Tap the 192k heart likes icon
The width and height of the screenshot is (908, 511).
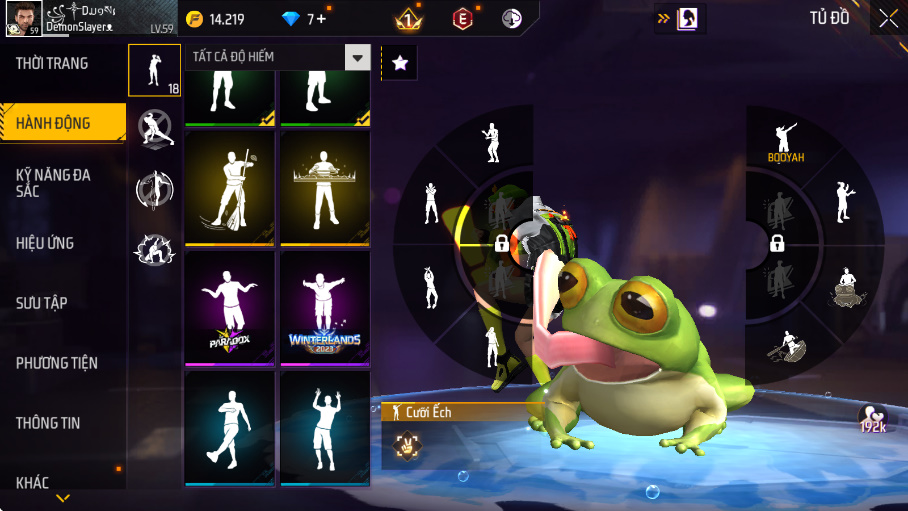[872, 418]
